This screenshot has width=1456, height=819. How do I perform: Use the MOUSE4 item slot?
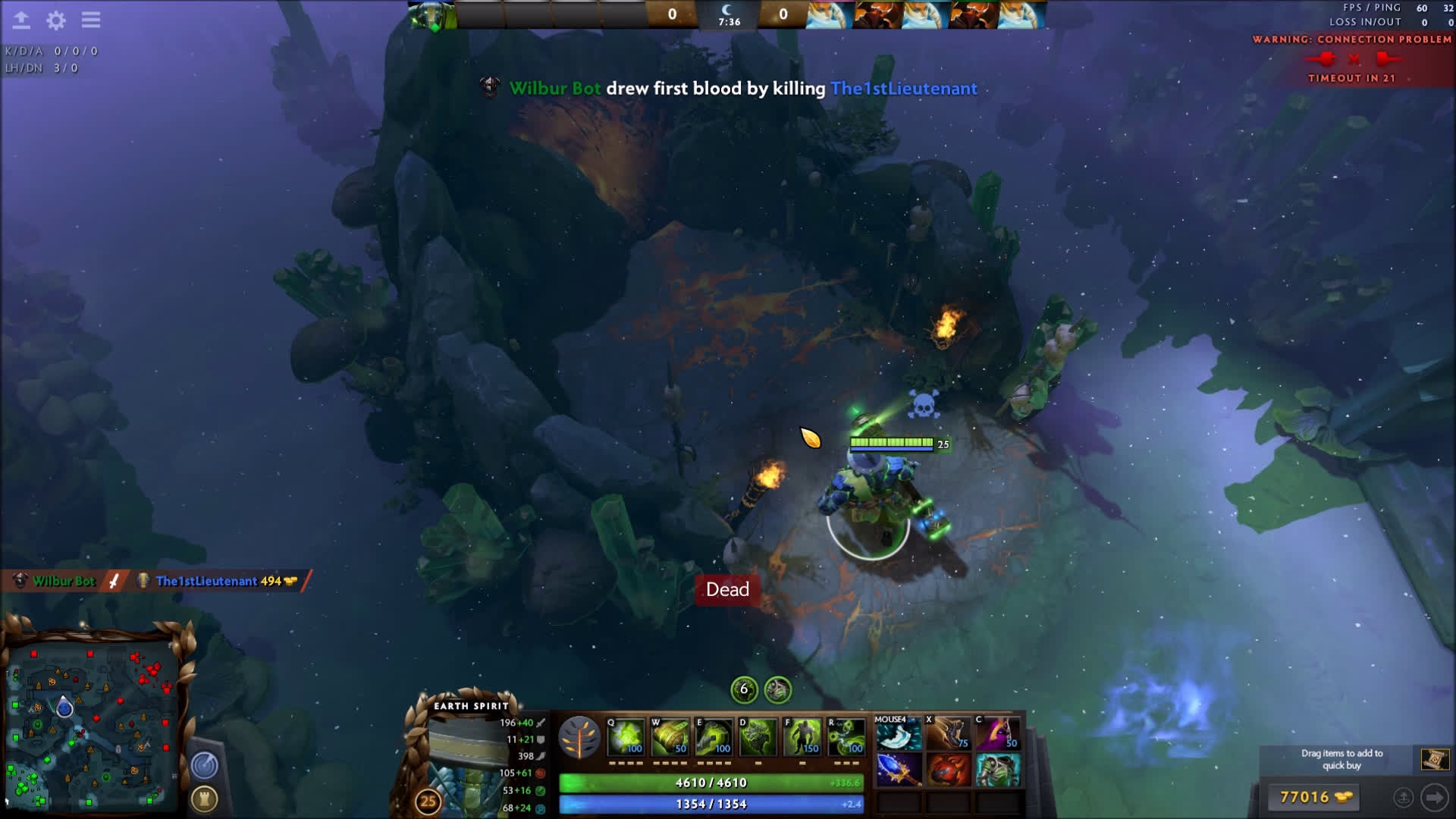[x=899, y=734]
